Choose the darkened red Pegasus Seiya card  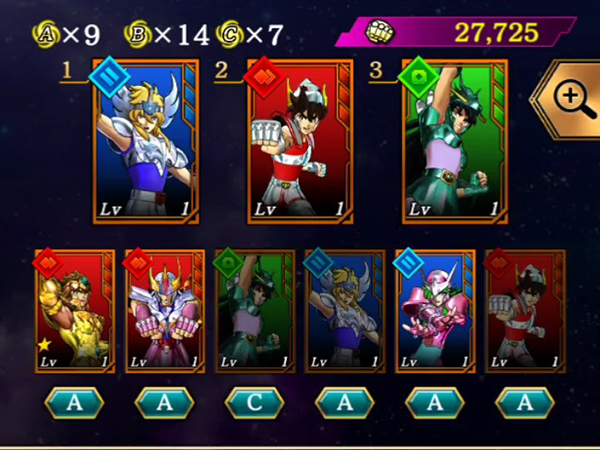(525, 312)
